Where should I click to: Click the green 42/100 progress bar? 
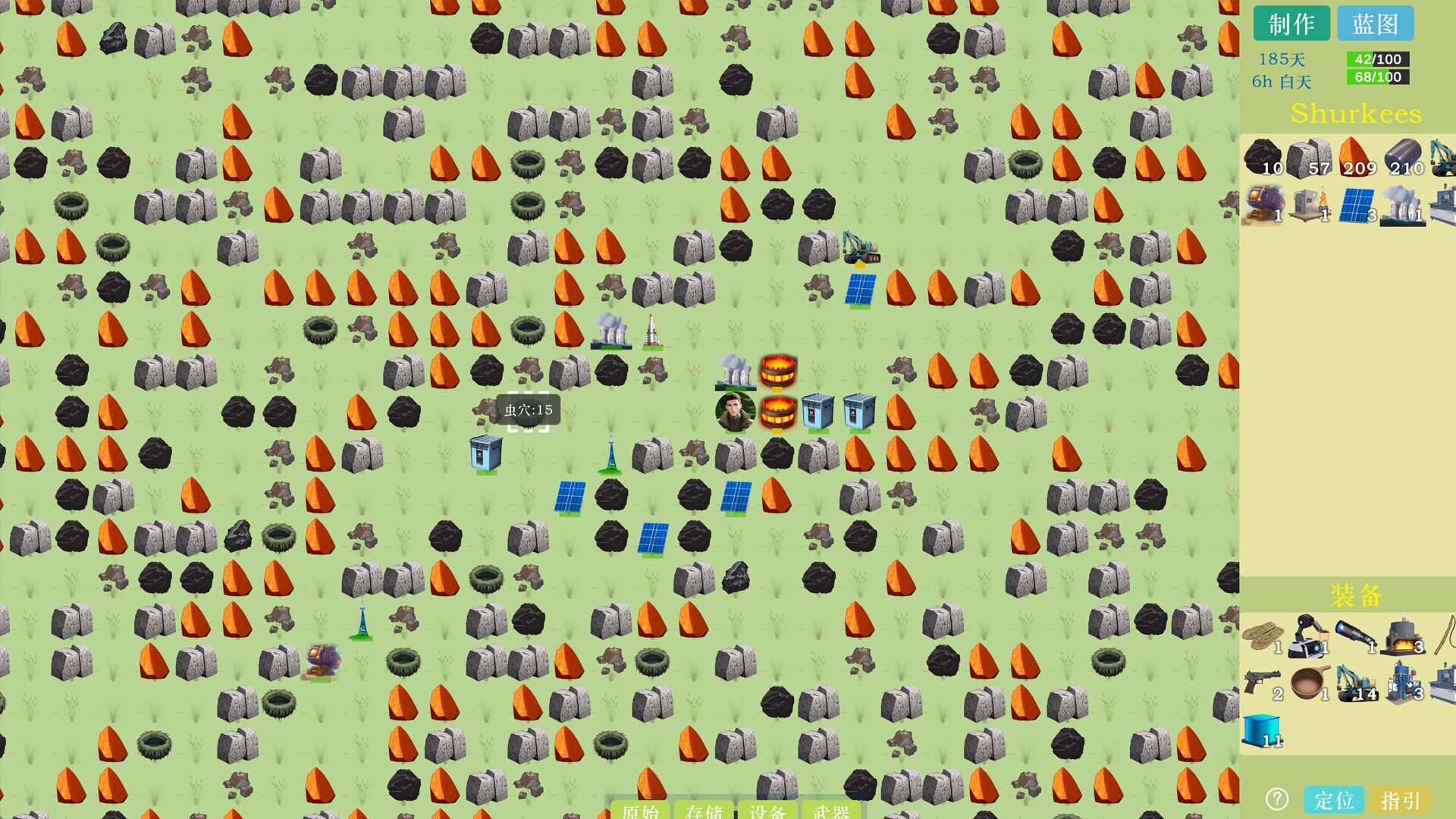[x=1376, y=58]
